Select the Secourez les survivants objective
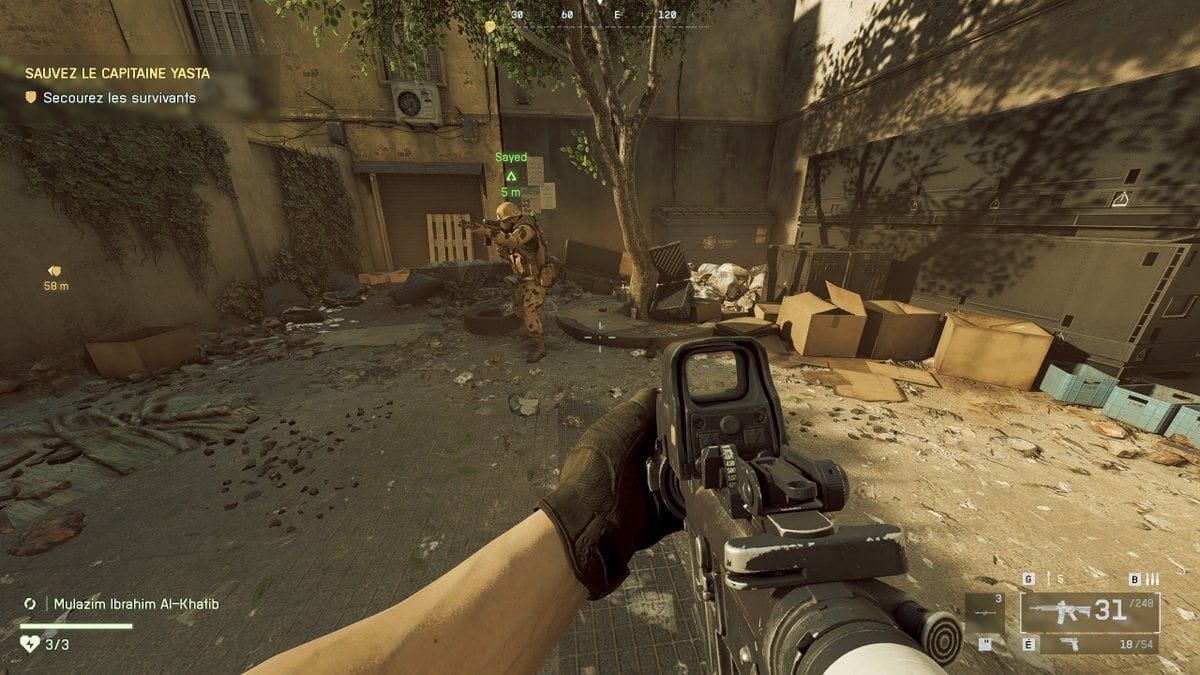Image resolution: width=1200 pixels, height=675 pixels. click(x=118, y=98)
